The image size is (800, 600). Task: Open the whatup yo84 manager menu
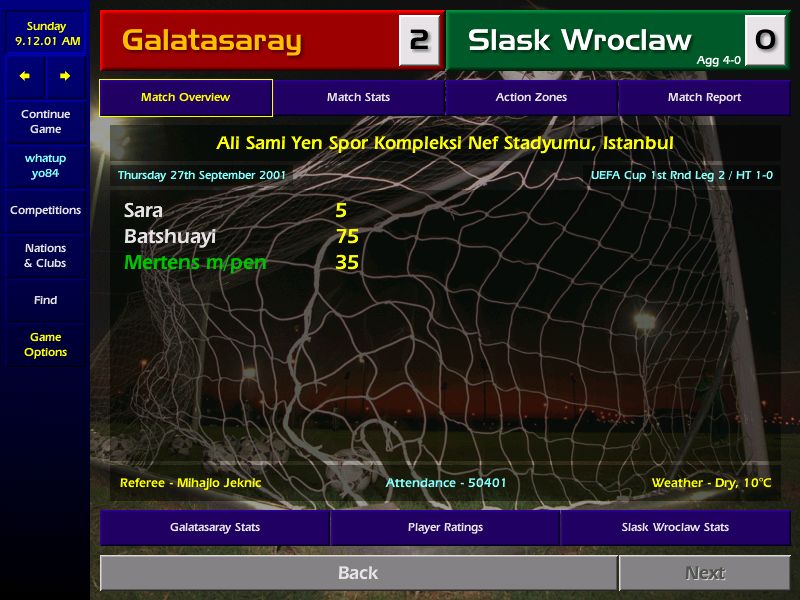click(x=45, y=166)
